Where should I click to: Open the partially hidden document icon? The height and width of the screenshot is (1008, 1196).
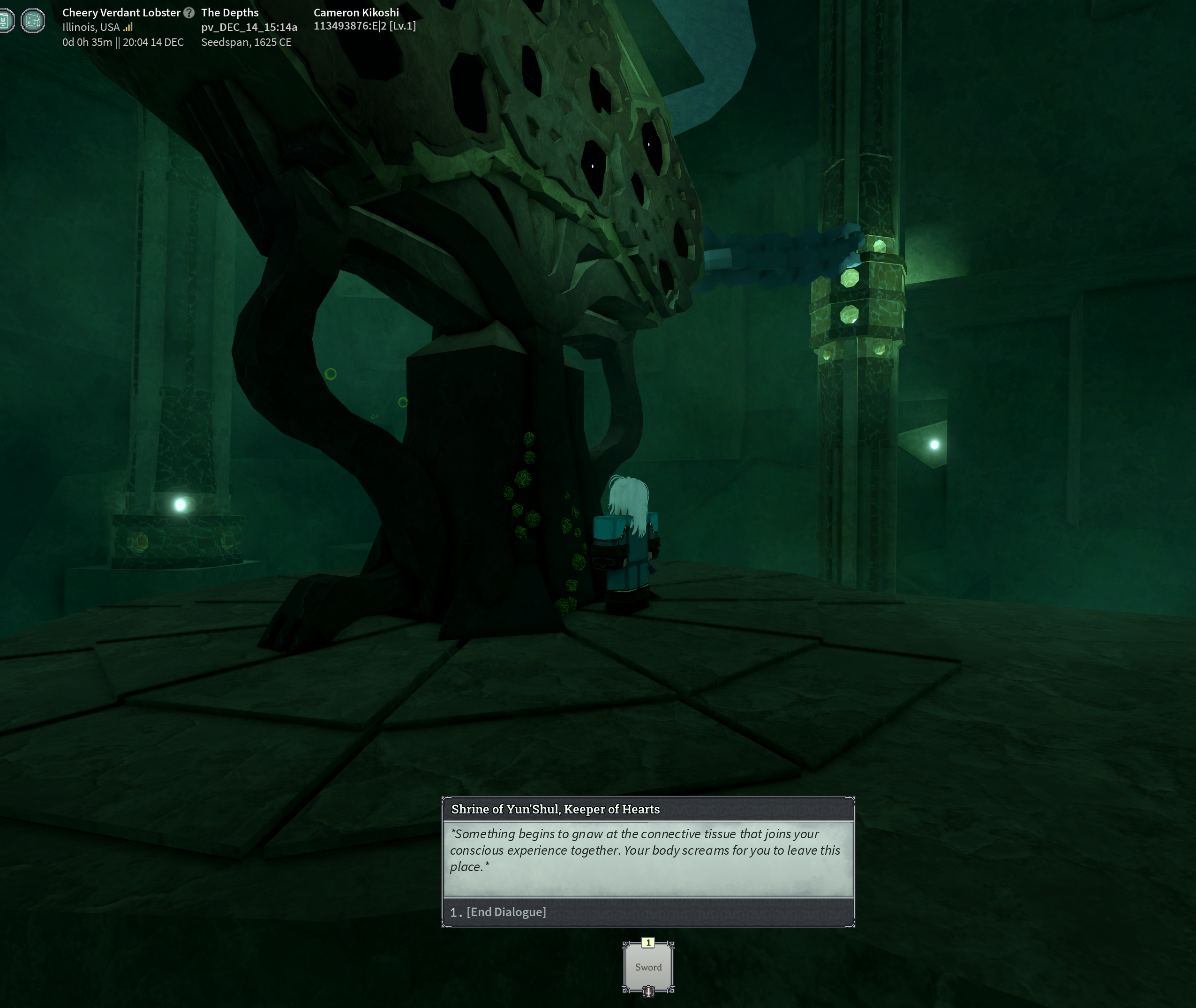(x=6, y=21)
